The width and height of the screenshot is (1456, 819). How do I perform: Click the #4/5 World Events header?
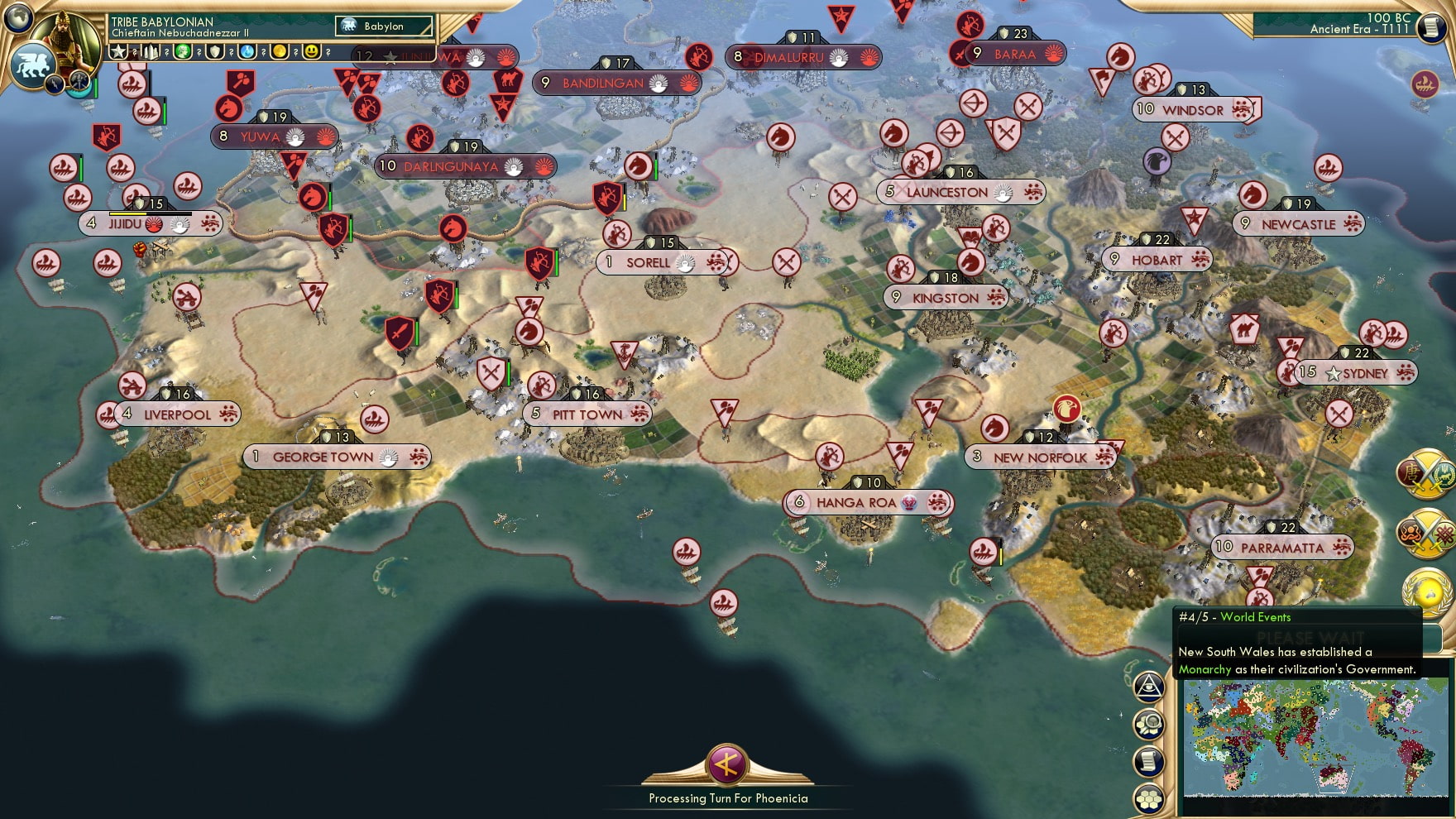1235,617
